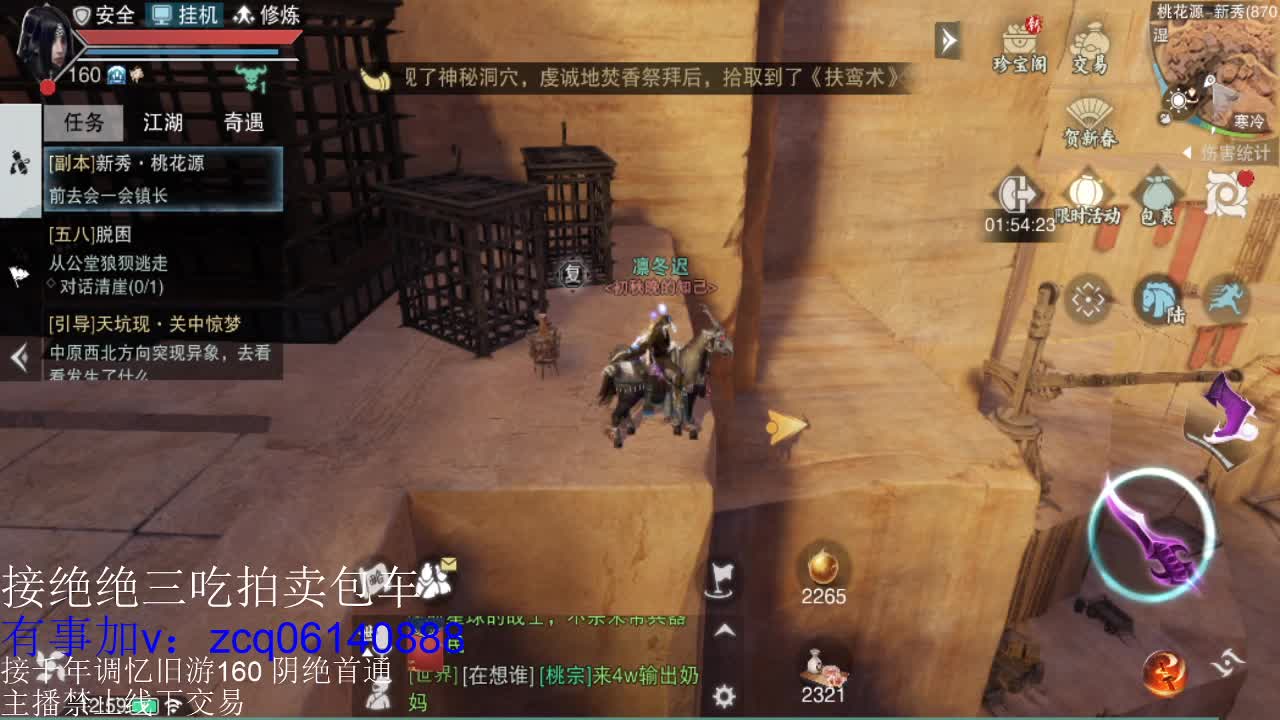Toggle 安全 safety status indicator
This screenshot has width=1280, height=720.
coord(104,16)
